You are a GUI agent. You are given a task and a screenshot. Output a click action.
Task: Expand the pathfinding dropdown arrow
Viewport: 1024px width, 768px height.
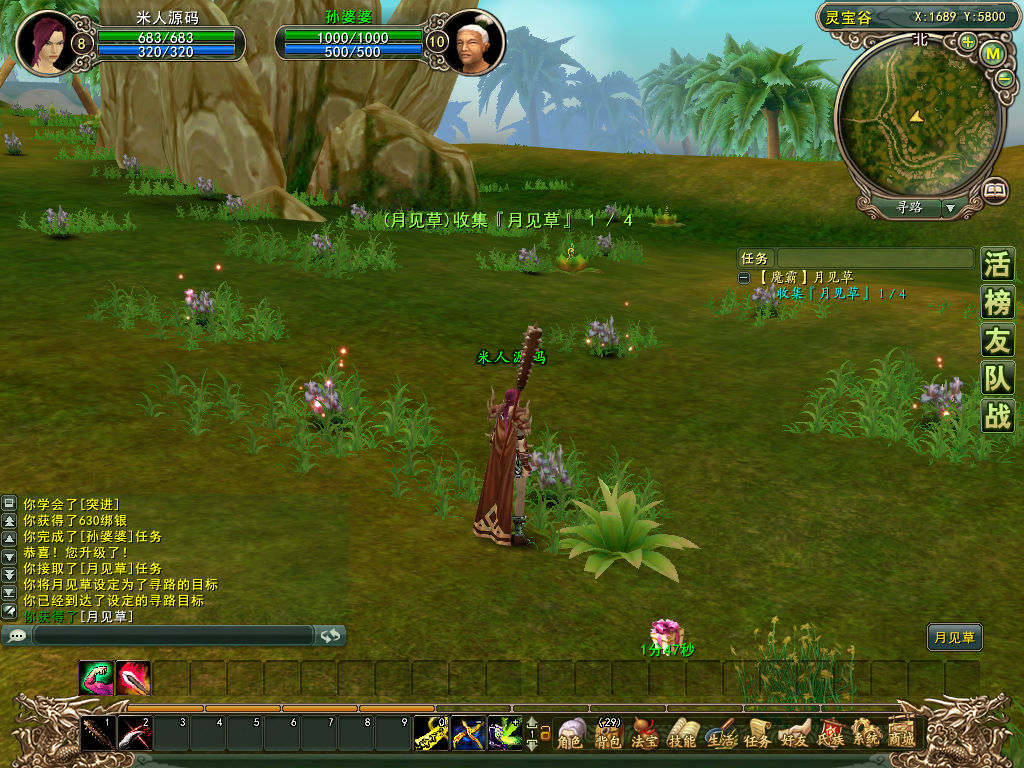[950, 208]
